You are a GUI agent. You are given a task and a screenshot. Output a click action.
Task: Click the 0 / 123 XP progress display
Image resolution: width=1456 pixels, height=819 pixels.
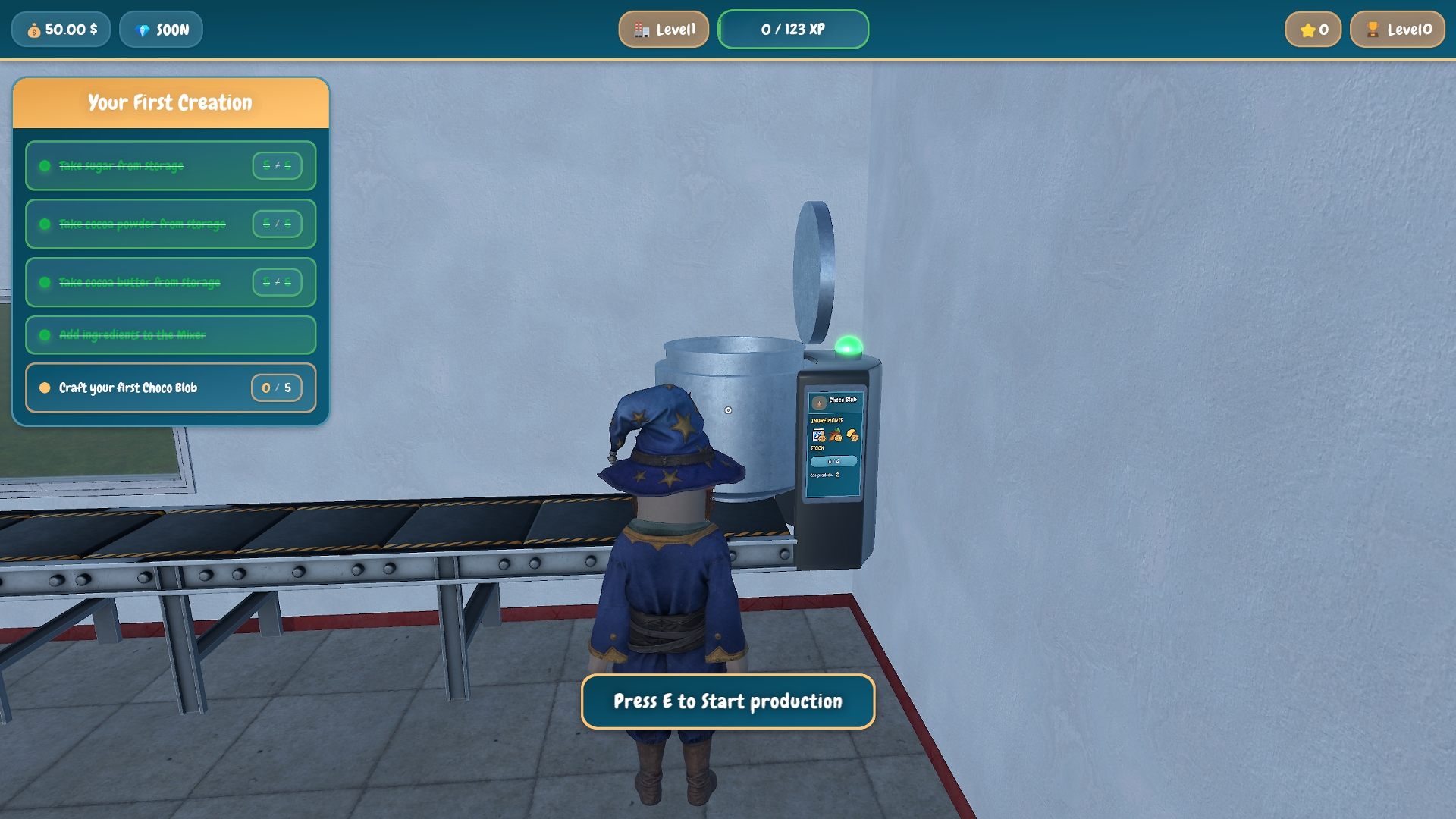tap(793, 29)
